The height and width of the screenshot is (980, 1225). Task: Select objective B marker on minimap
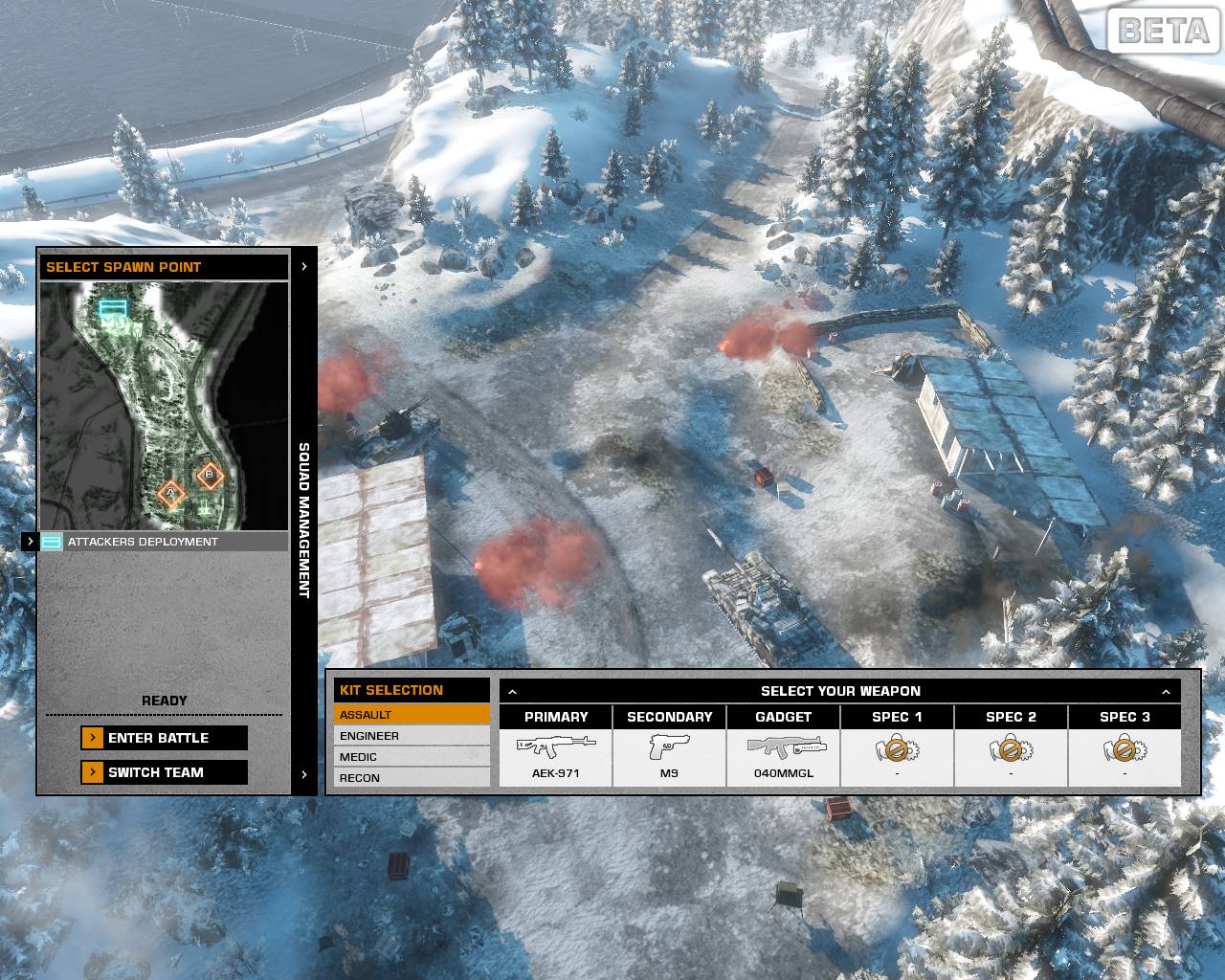pos(210,475)
